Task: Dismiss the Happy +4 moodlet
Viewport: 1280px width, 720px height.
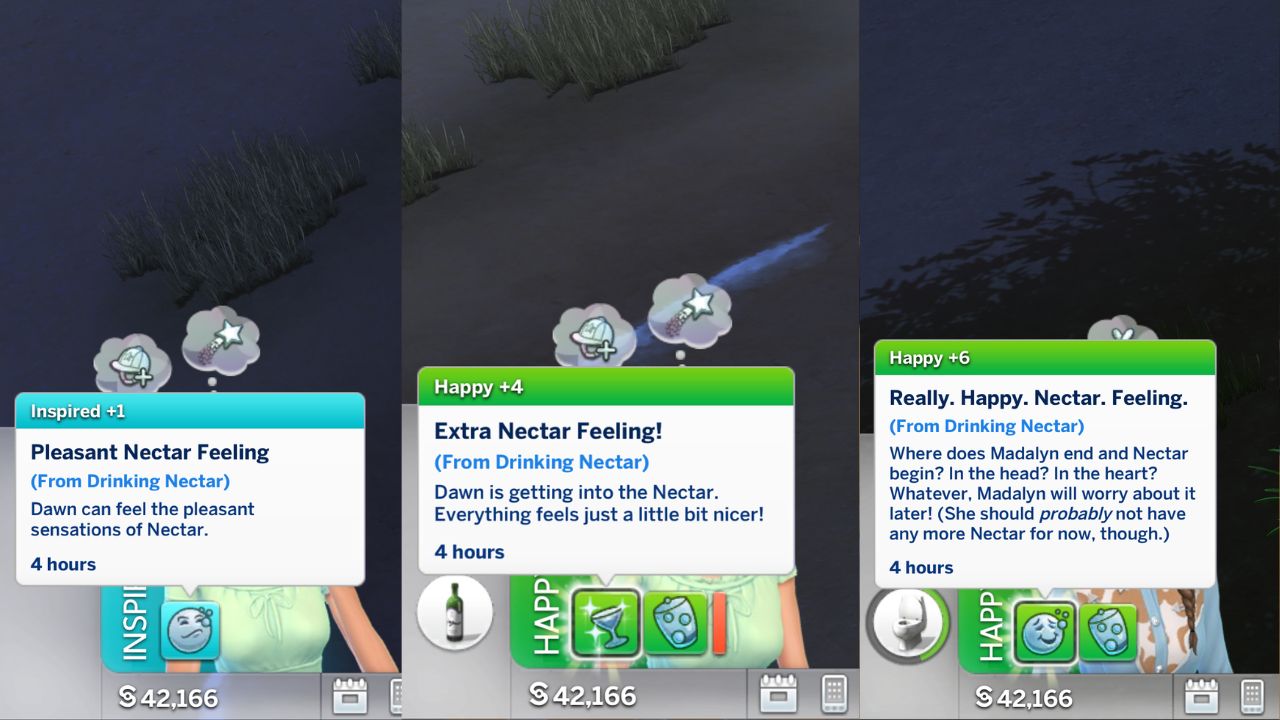Action: pyautogui.click(x=605, y=387)
